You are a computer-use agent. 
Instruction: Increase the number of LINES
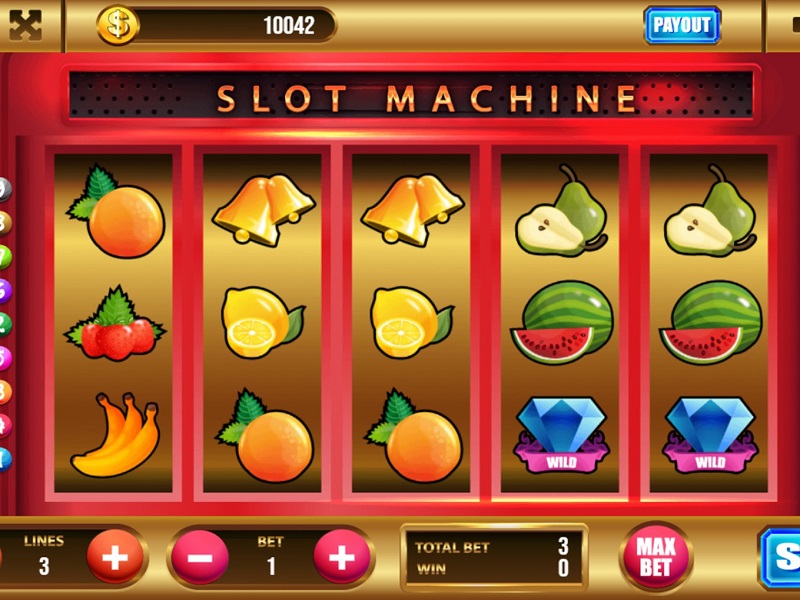click(114, 556)
